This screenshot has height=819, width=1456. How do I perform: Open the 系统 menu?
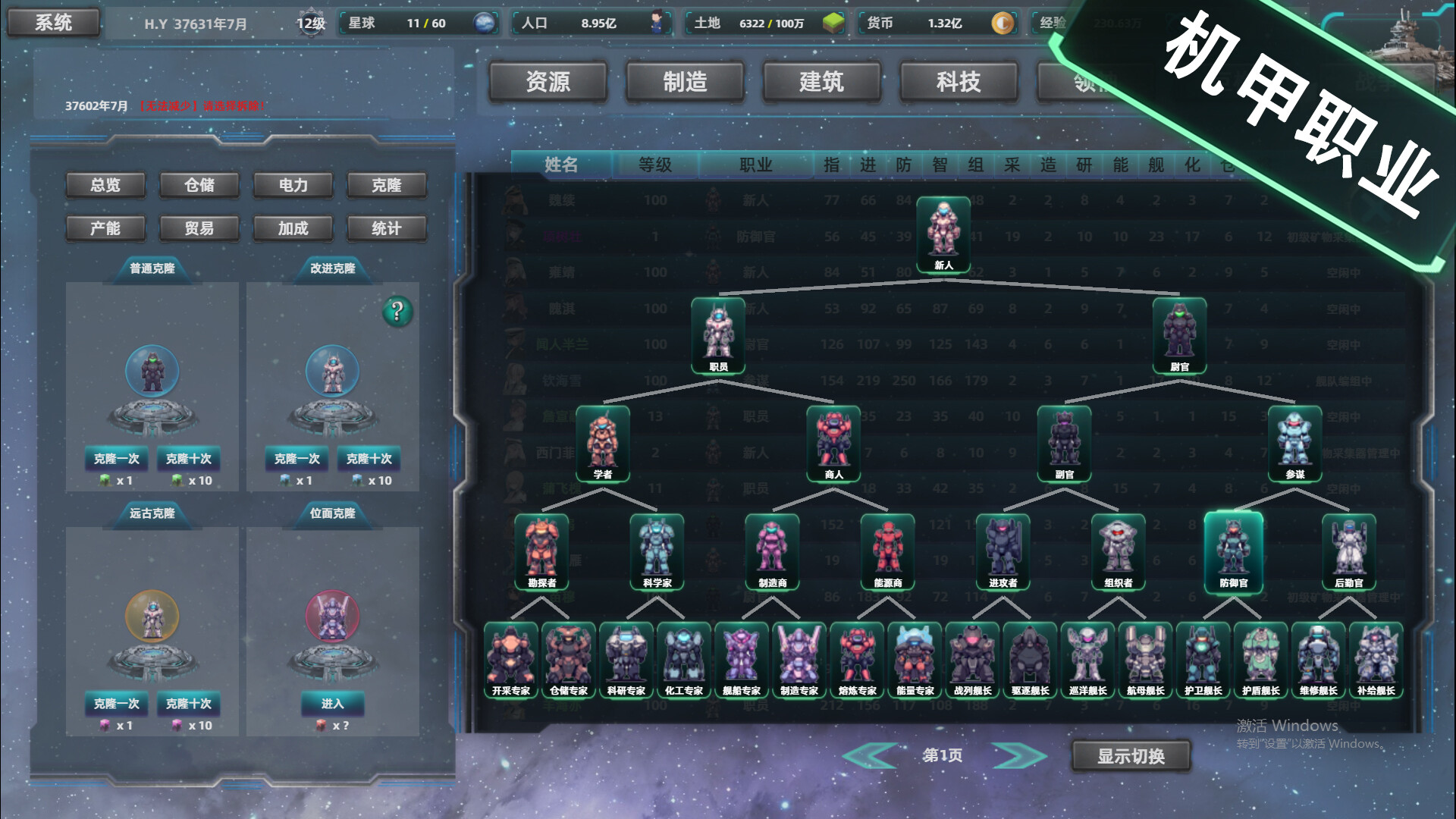click(53, 22)
